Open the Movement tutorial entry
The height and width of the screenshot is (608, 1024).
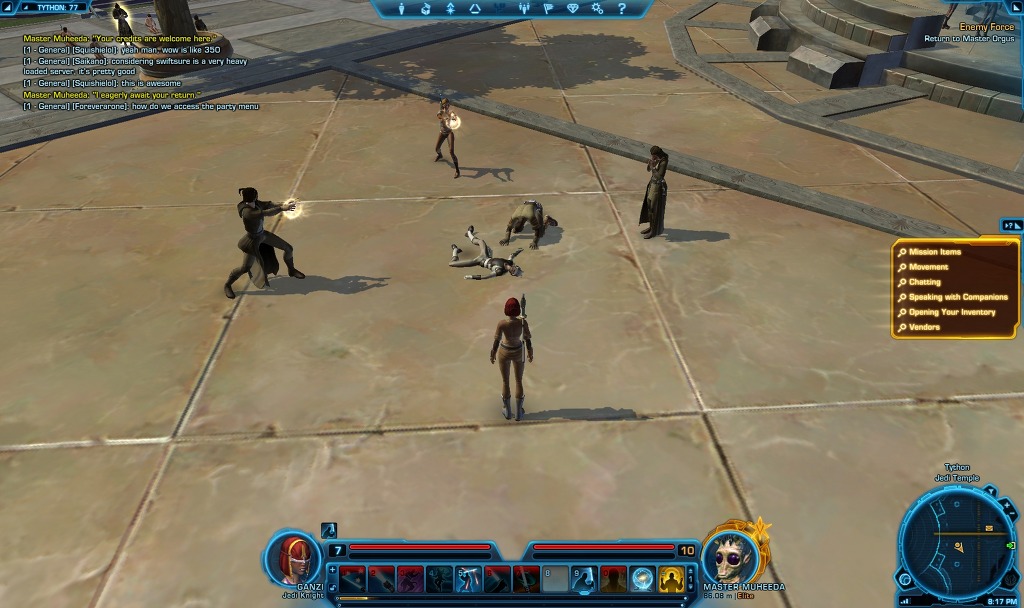pyautogui.click(x=928, y=267)
